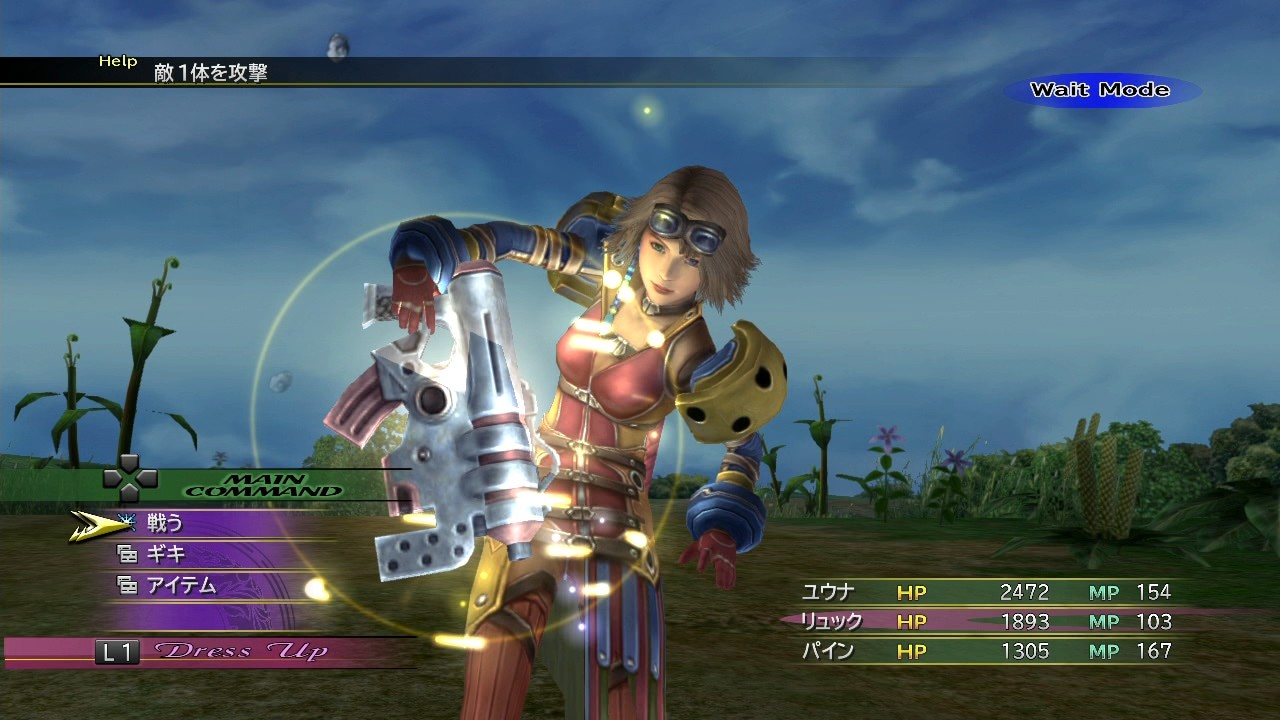The height and width of the screenshot is (720, 1280).
Task: Click the Help label in the top bar
Action: point(119,60)
